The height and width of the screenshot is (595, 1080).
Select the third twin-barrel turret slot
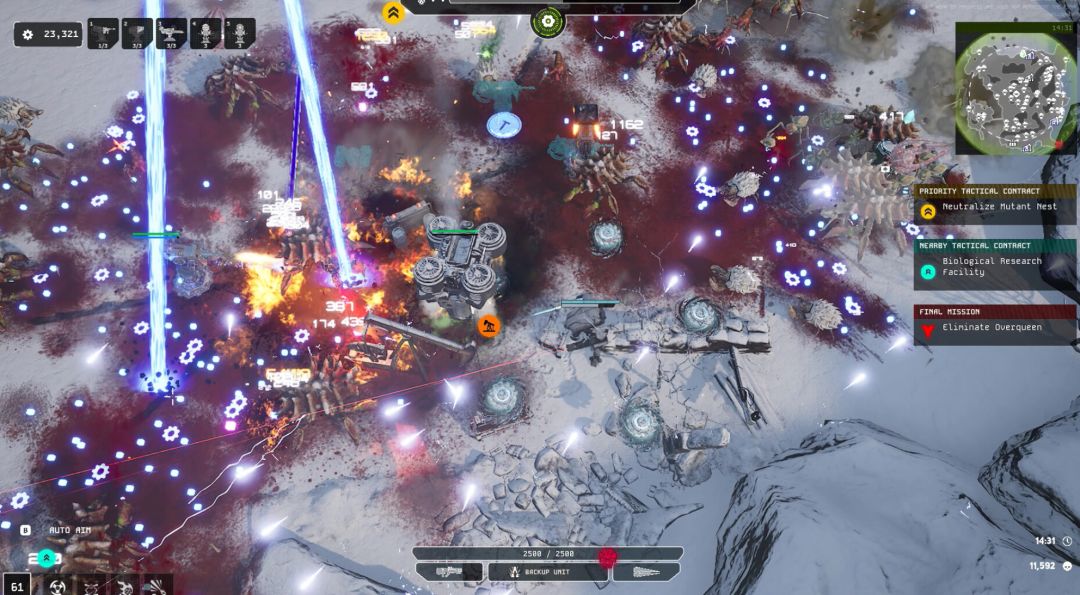coord(172,34)
